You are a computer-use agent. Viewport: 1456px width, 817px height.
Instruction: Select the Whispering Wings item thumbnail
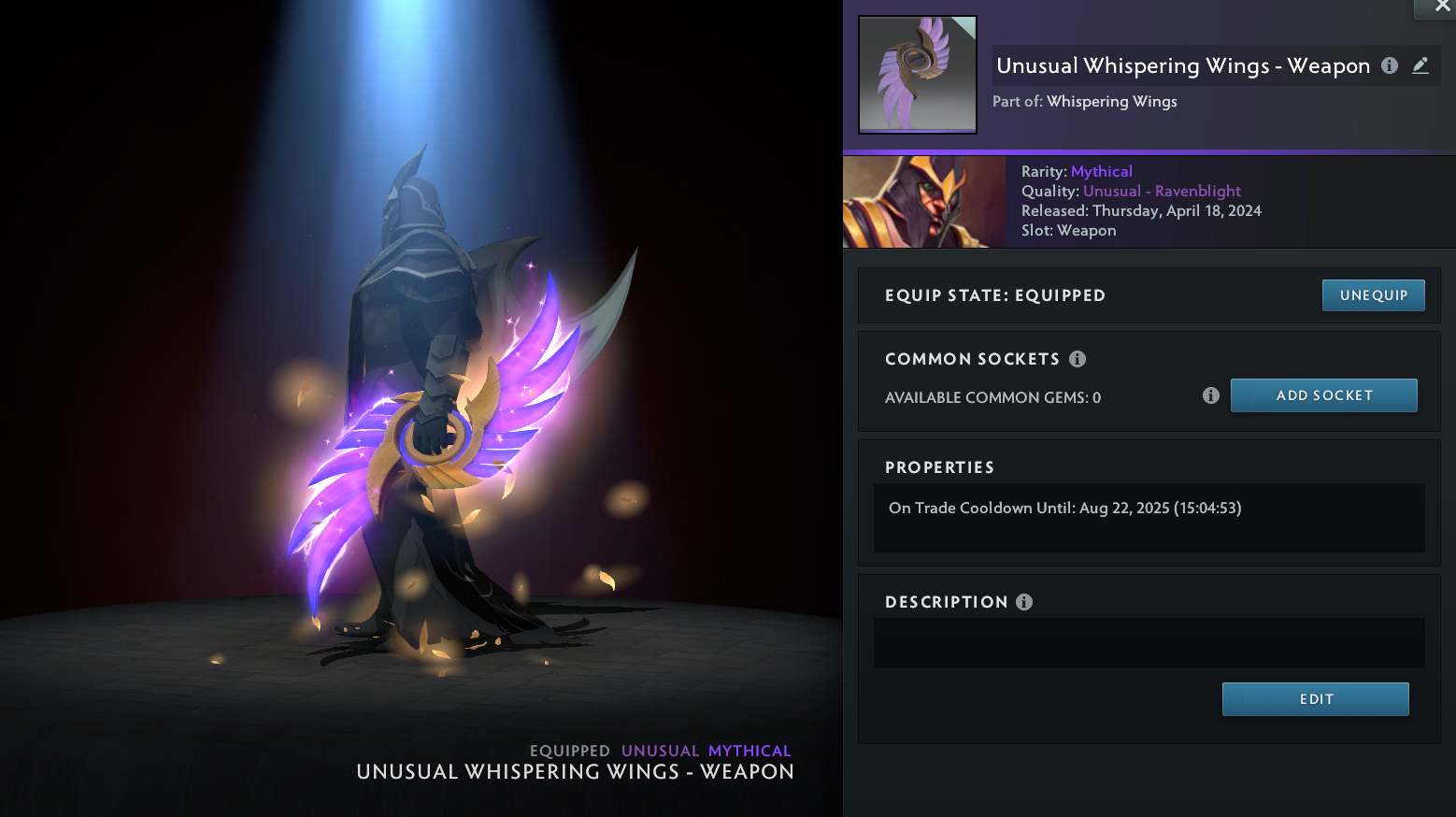point(917,75)
